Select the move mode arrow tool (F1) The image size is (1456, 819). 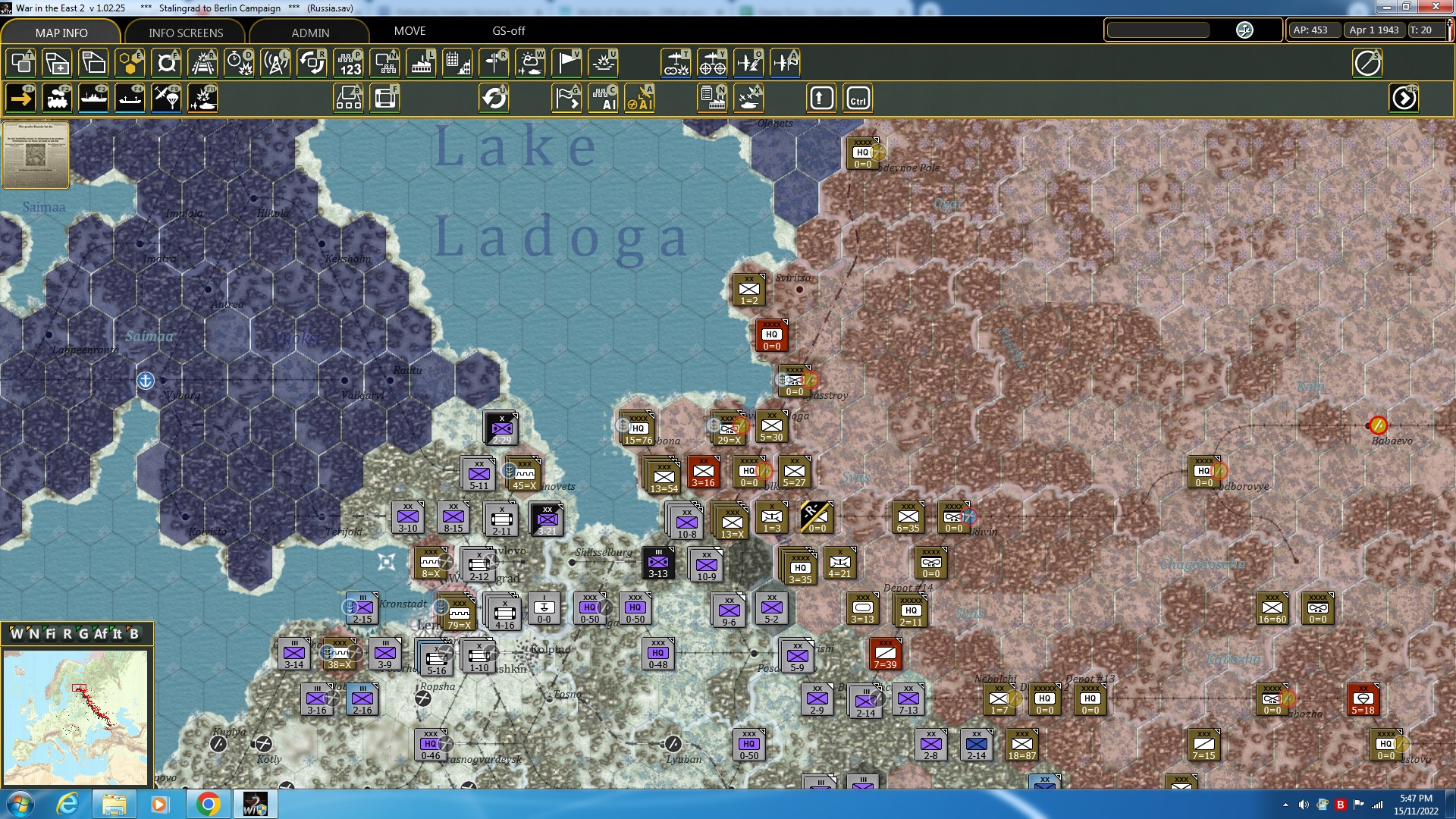click(x=20, y=98)
